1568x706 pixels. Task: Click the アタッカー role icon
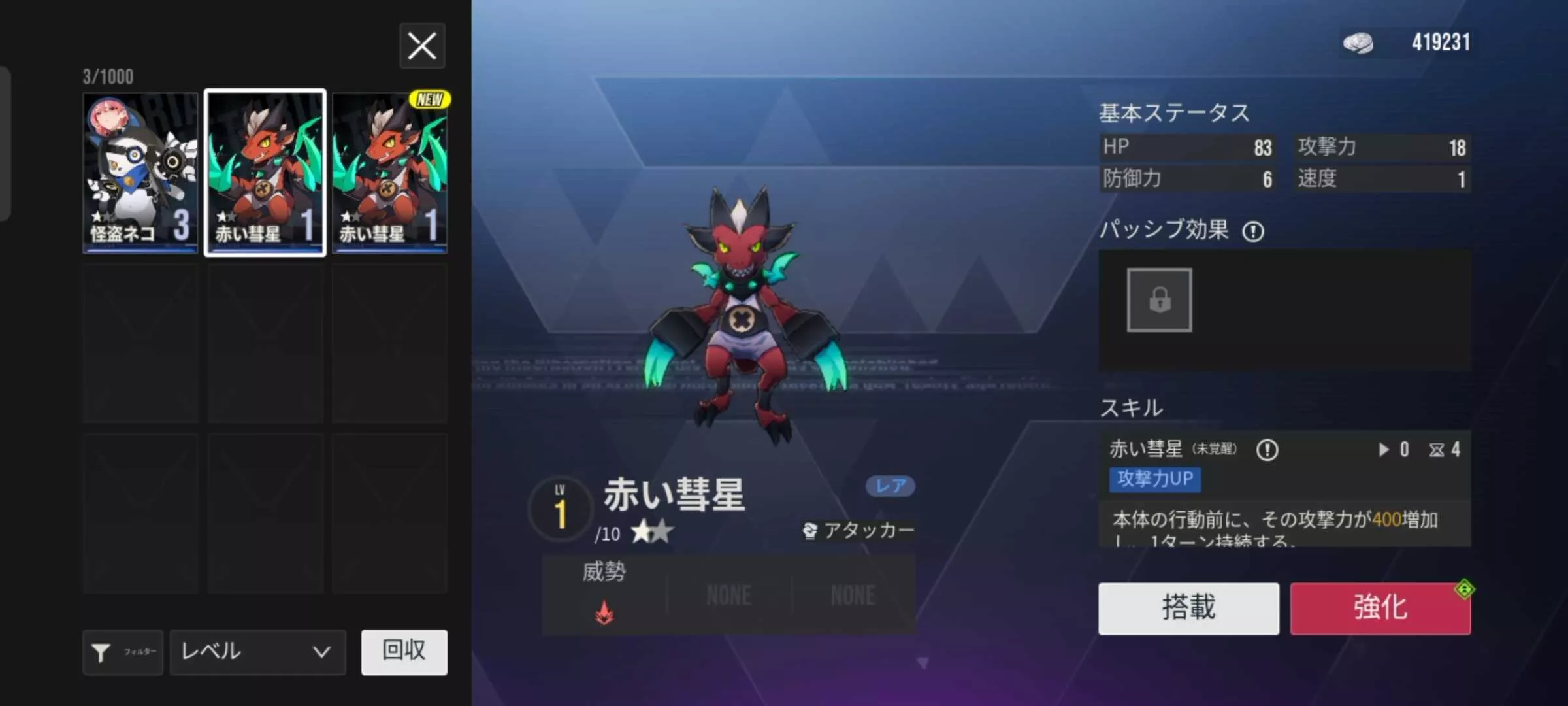pos(810,531)
